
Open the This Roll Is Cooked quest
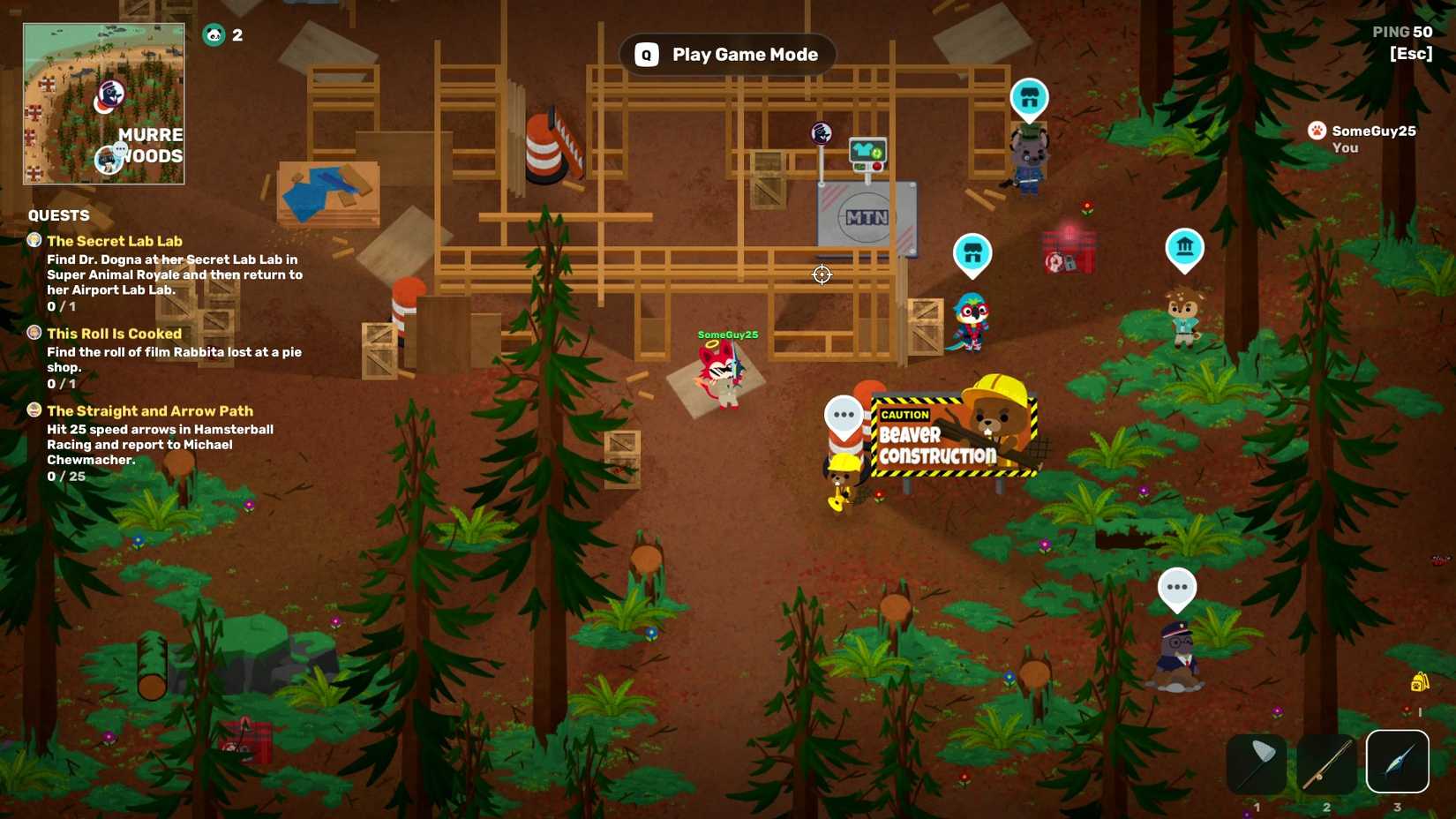point(114,334)
